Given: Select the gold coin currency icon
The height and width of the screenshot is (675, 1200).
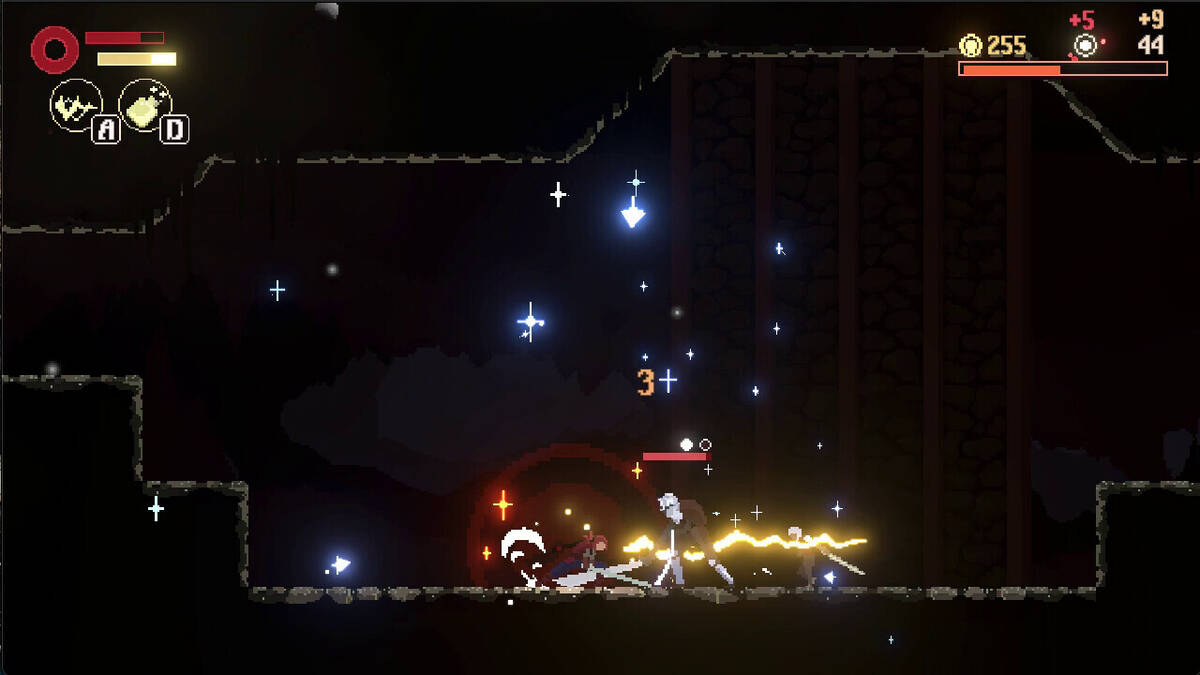Looking at the screenshot, I should pyautogui.click(x=970, y=45).
